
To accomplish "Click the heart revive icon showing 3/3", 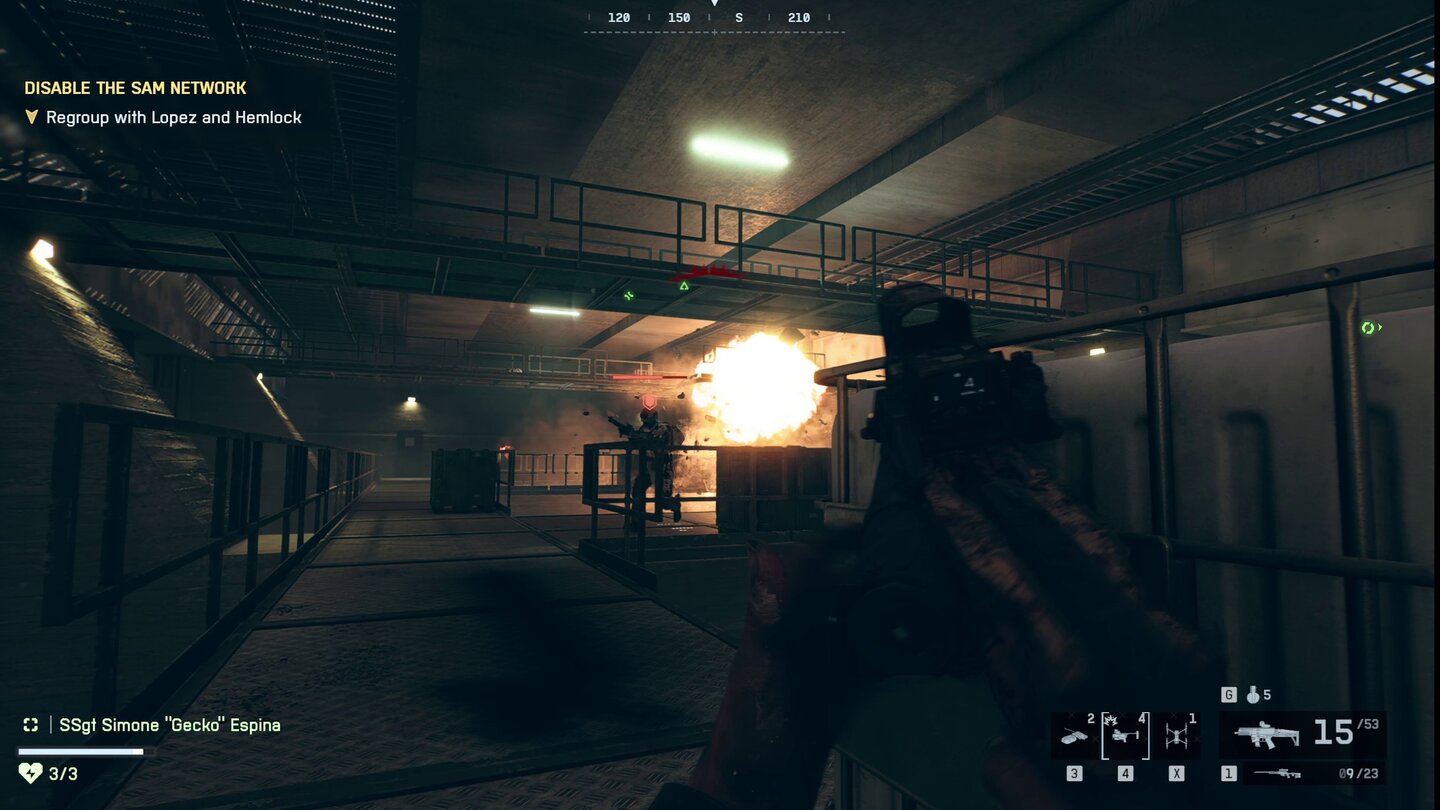I will (x=31, y=771).
